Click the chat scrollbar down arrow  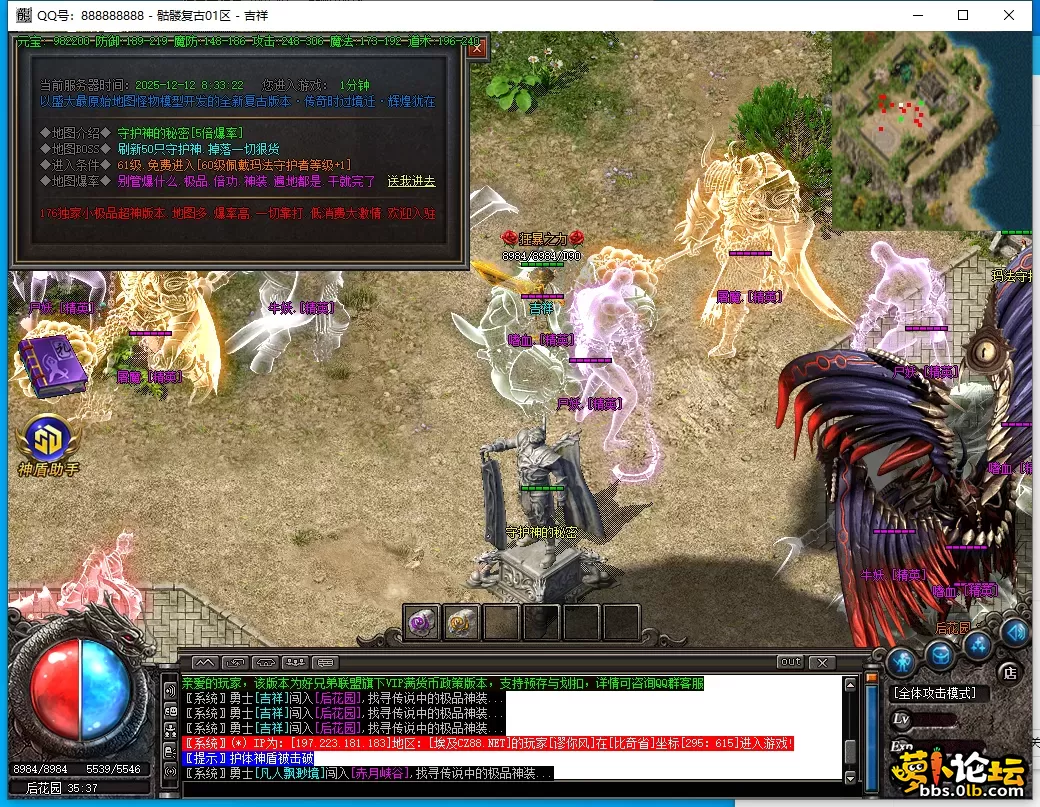850,777
